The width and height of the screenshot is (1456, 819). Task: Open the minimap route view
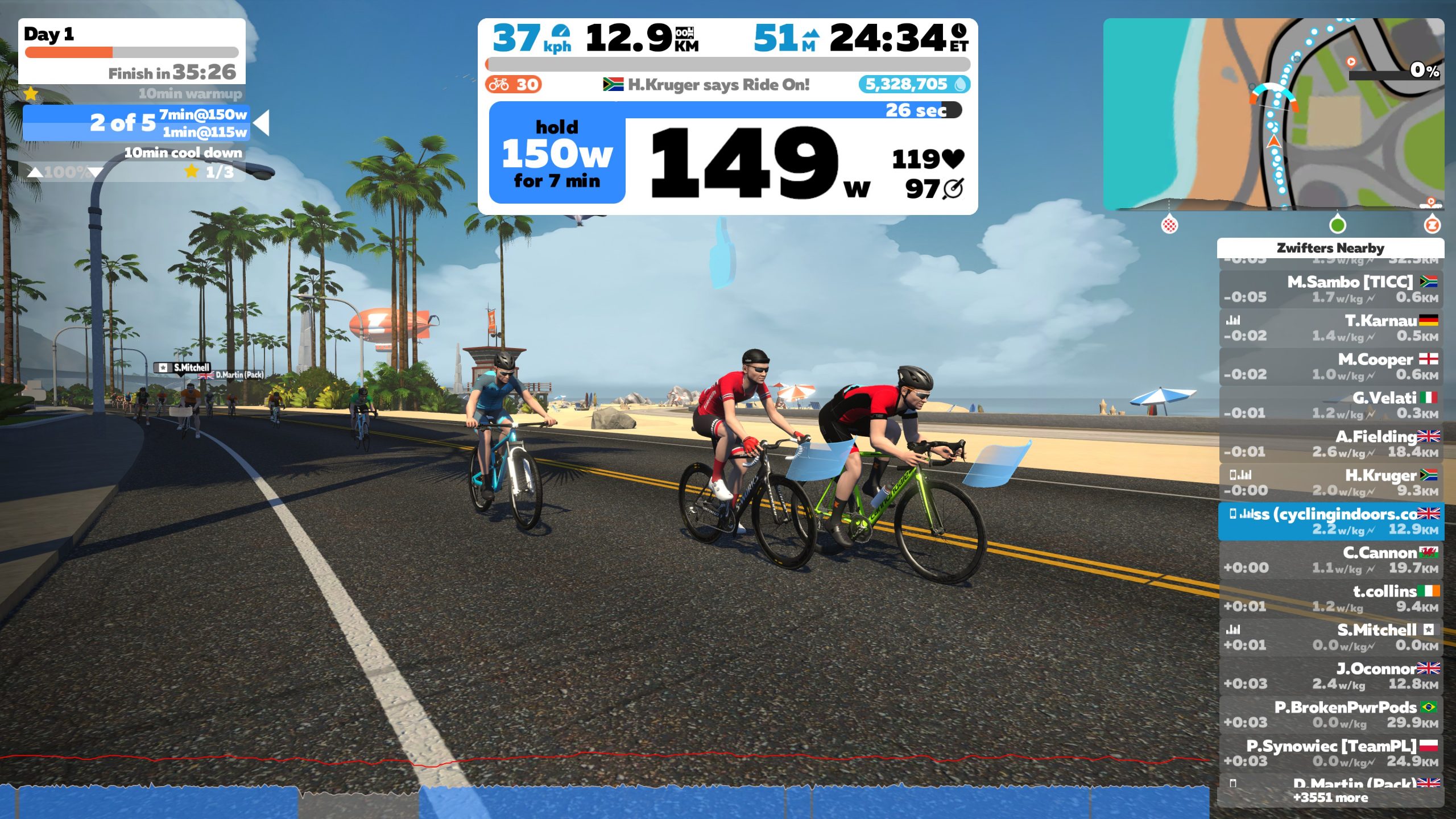click(x=1273, y=114)
